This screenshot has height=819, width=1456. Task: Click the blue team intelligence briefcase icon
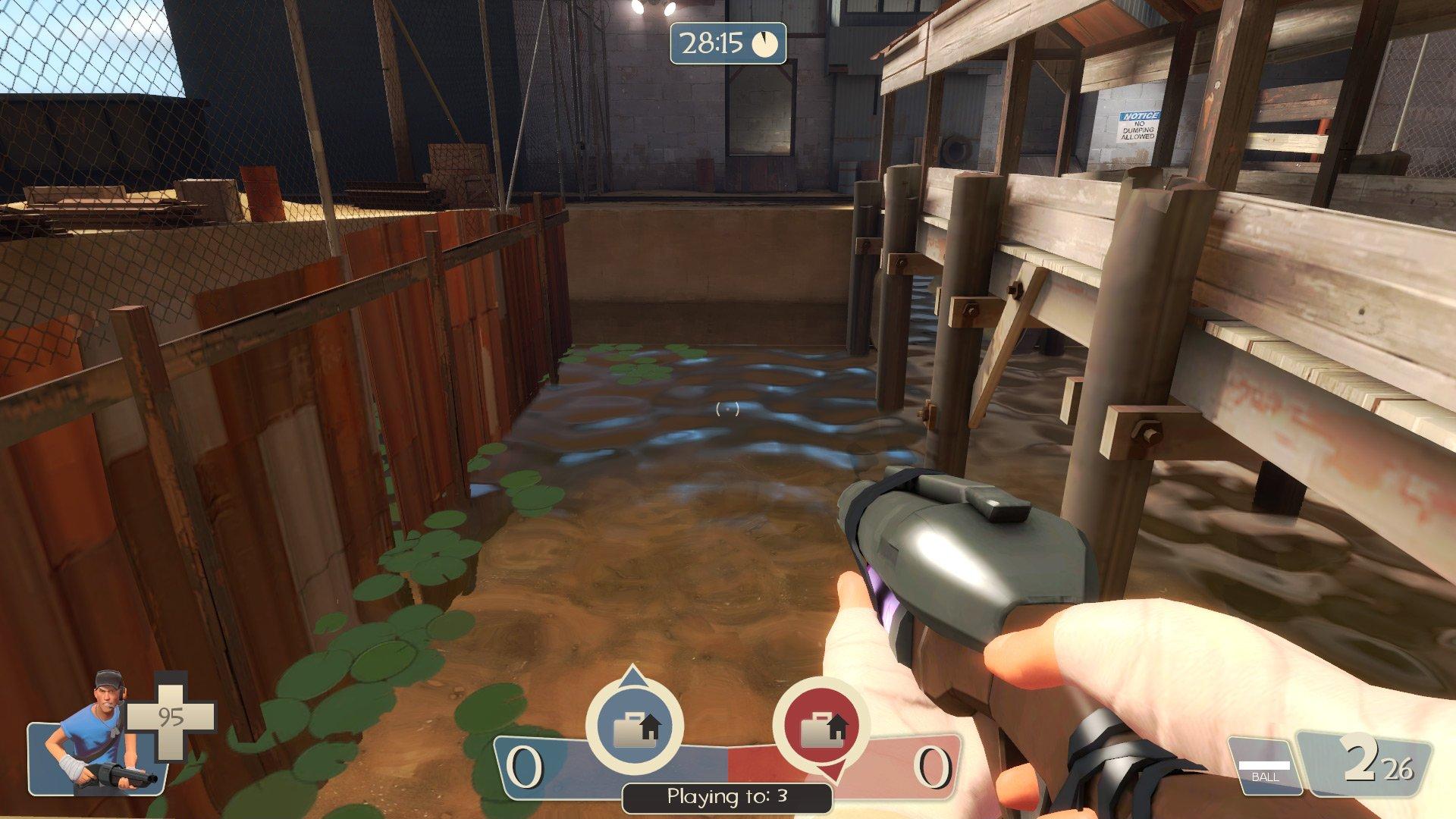pyautogui.click(x=634, y=727)
